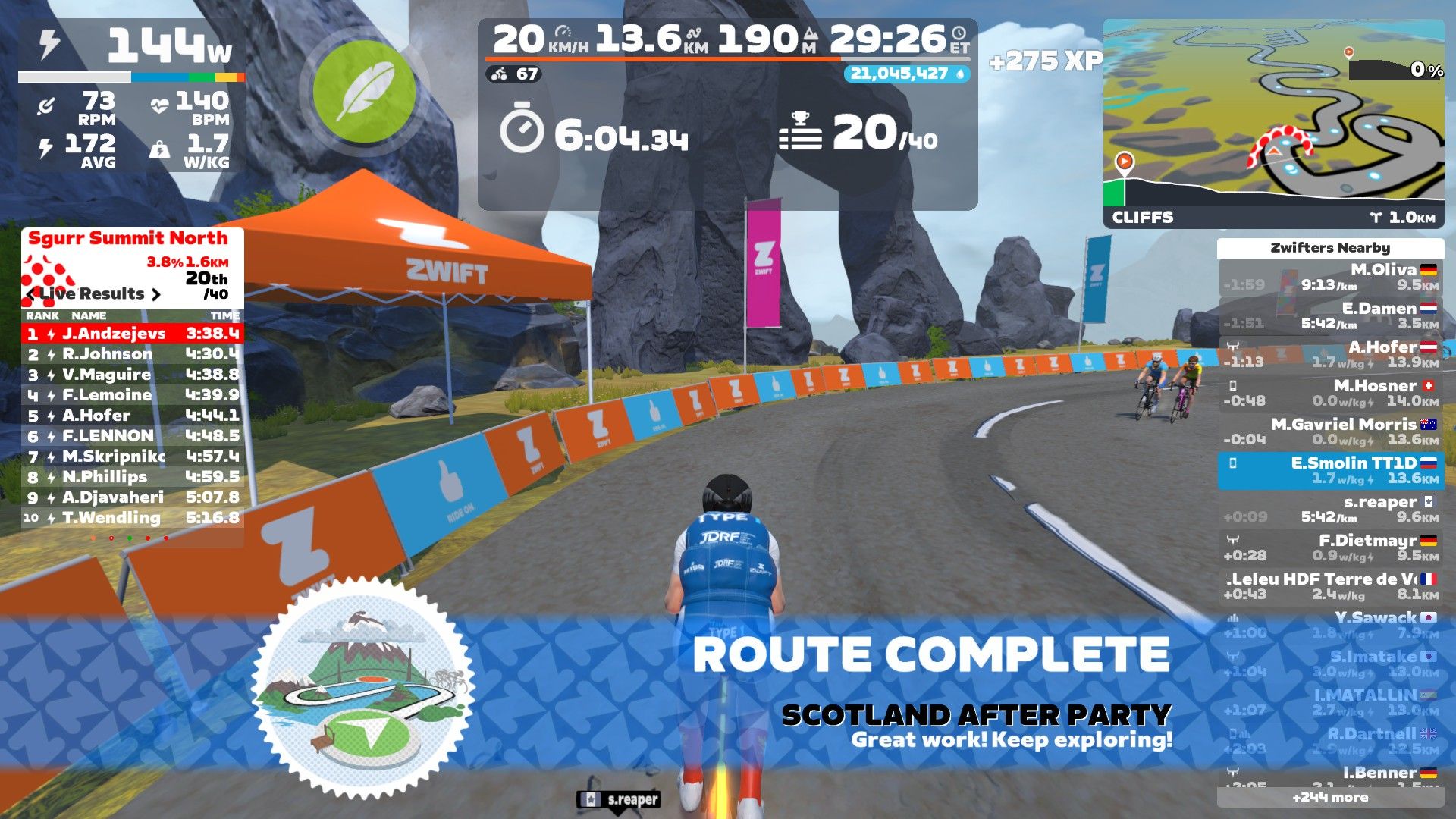The height and width of the screenshot is (819, 1456).
Task: Open the s.reaper rider name tag
Action: 620,799
